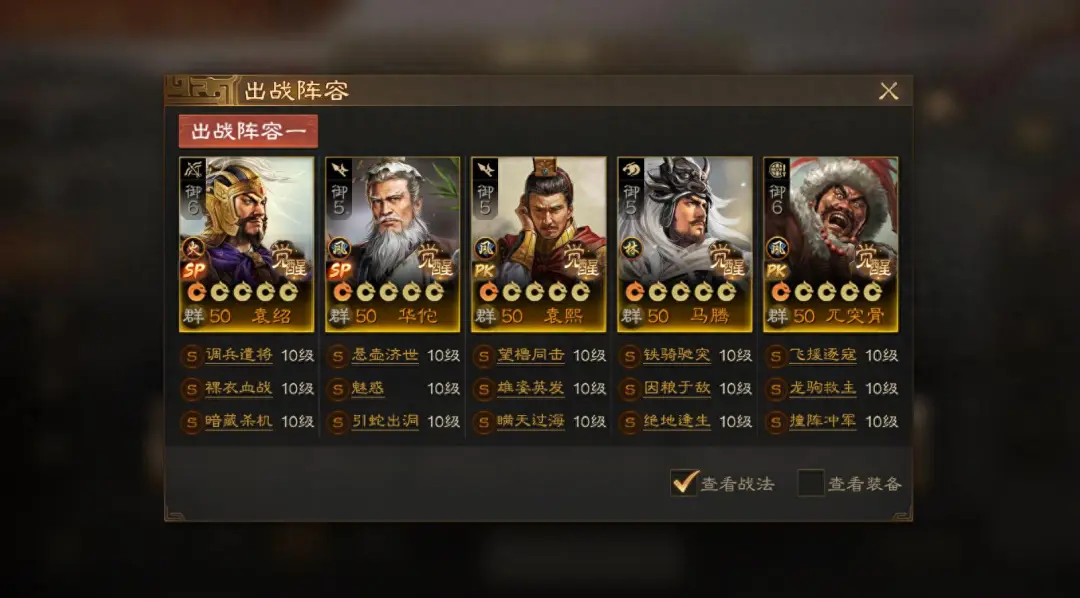Show the 瞒天过海 tactic details
1080x598 pixels.
coord(530,421)
